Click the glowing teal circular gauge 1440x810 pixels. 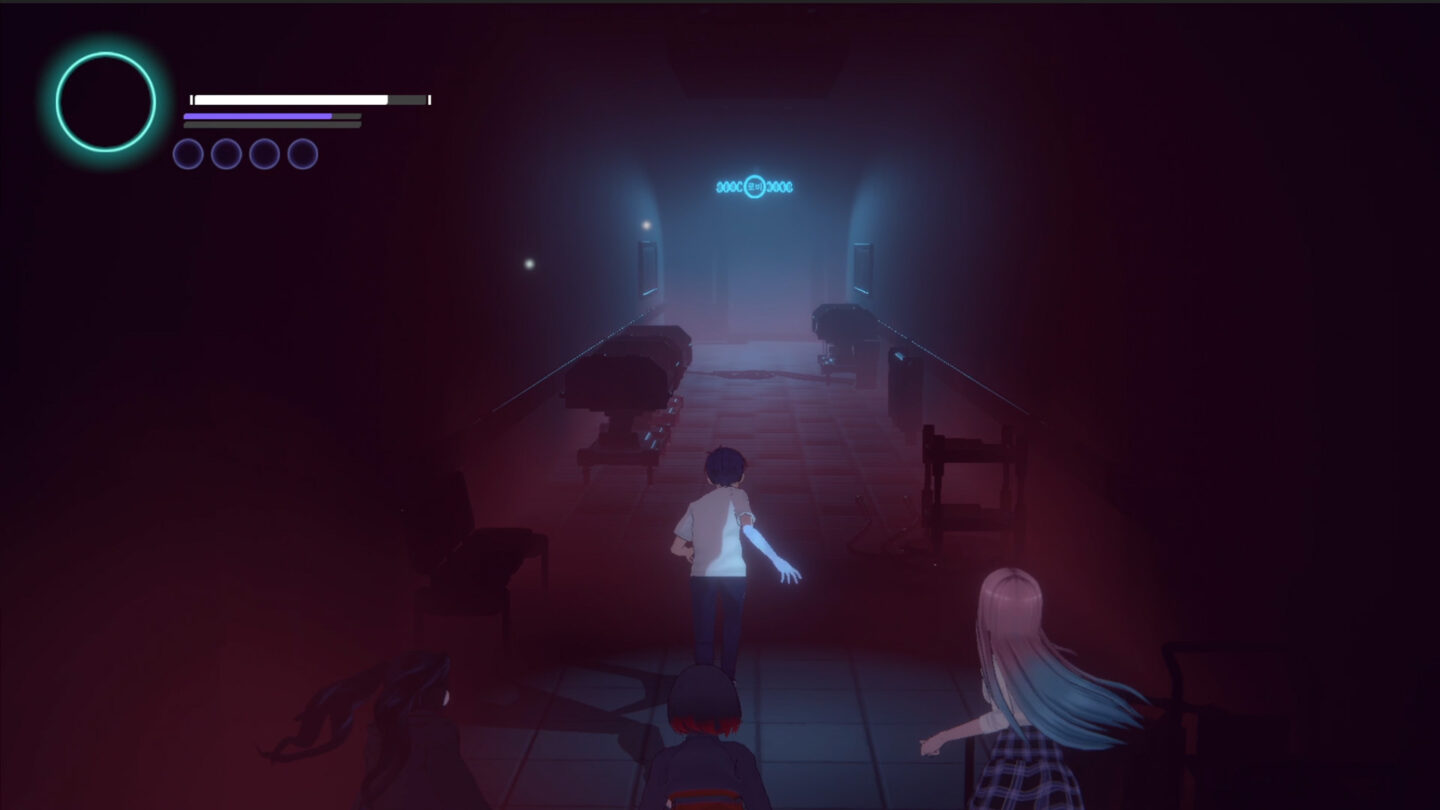(x=105, y=102)
